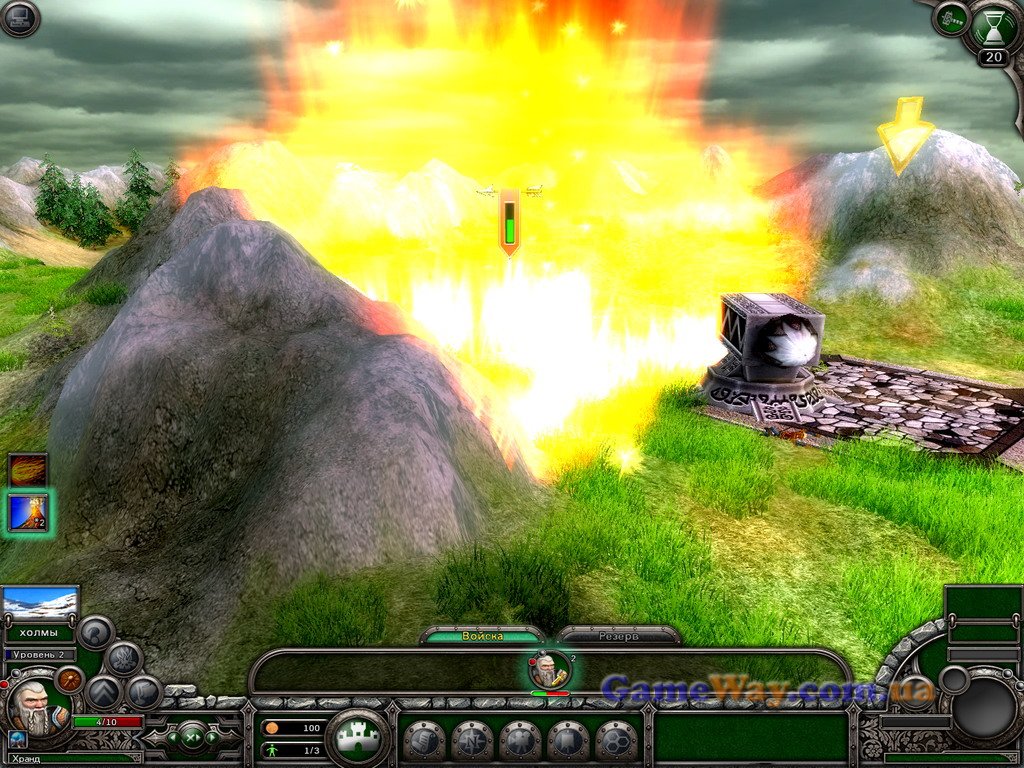This screenshot has height=768, width=1024.
Task: Click the compass N button
Action: tap(472, 741)
